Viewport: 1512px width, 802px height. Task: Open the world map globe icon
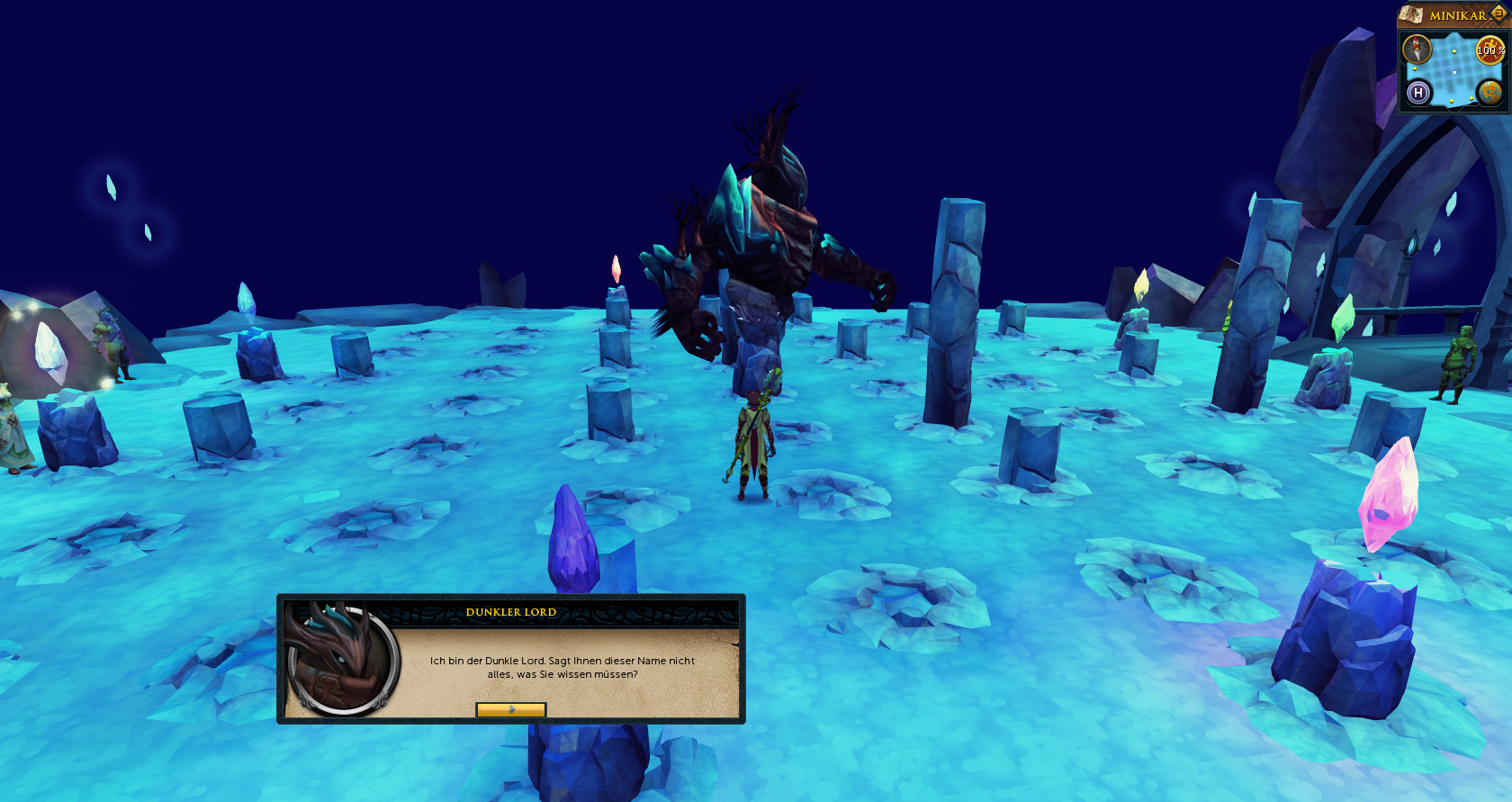click(1489, 92)
